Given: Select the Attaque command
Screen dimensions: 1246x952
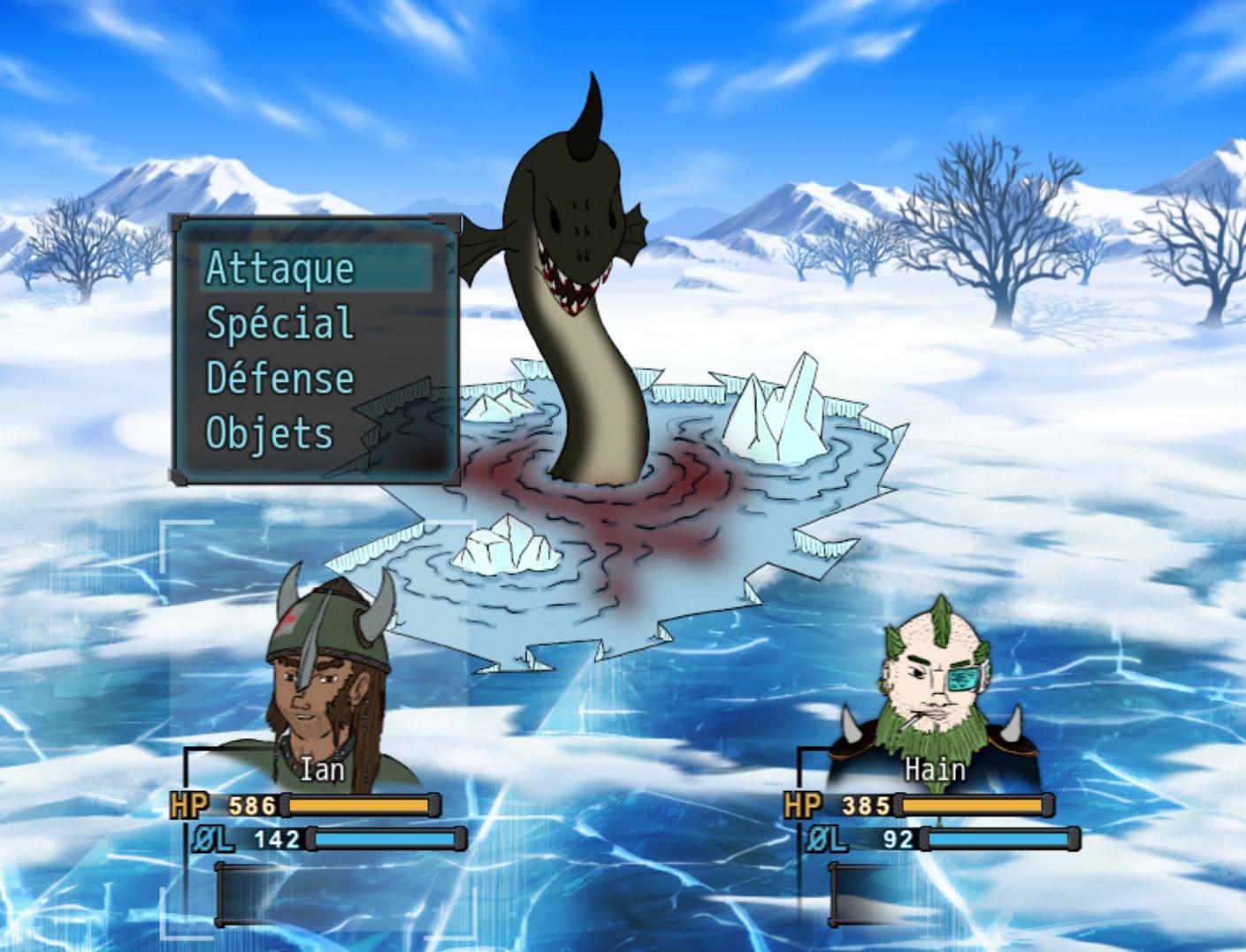Looking at the screenshot, I should pos(279,269).
